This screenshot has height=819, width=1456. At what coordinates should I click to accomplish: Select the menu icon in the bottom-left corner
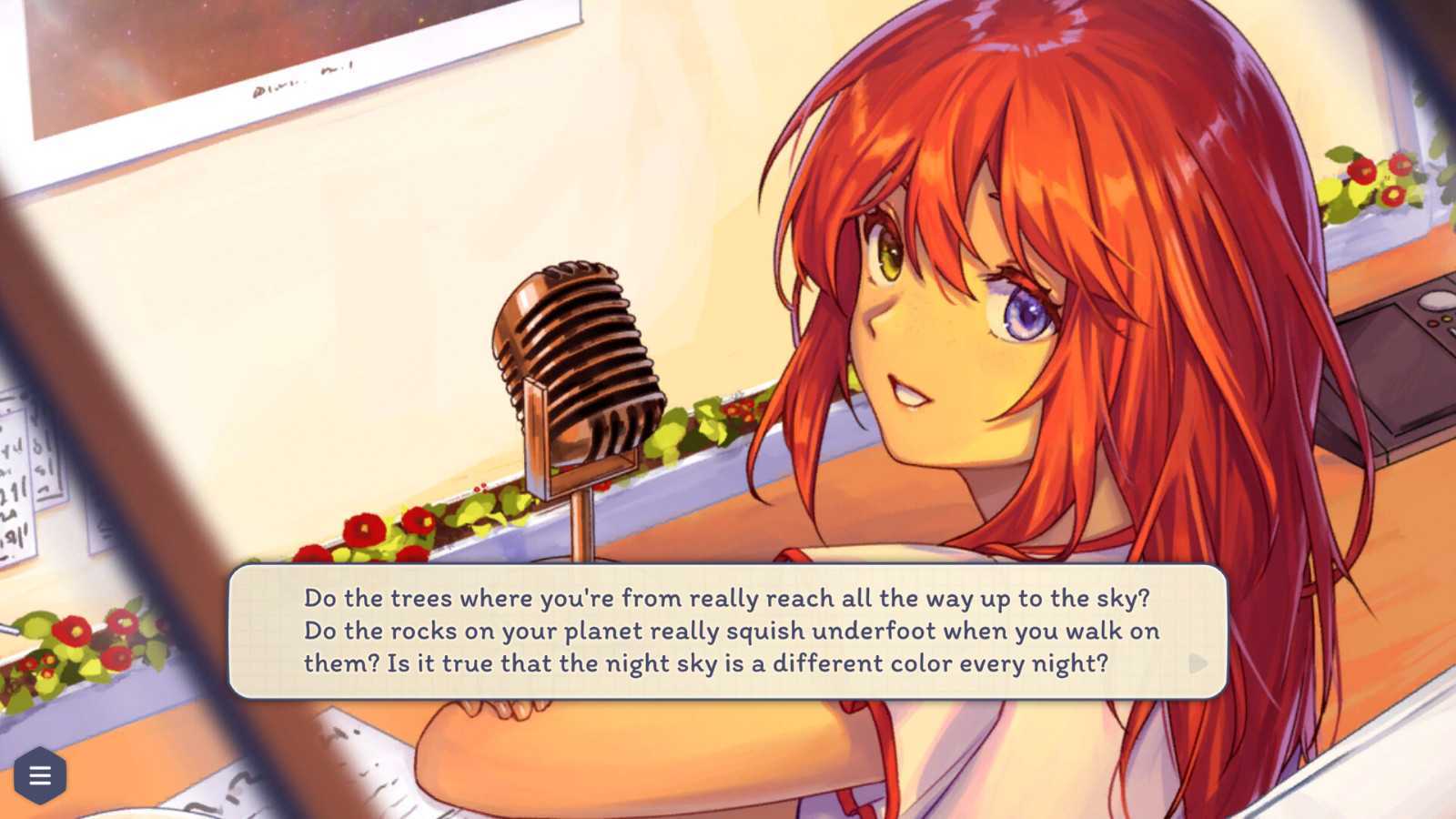tap(40, 775)
